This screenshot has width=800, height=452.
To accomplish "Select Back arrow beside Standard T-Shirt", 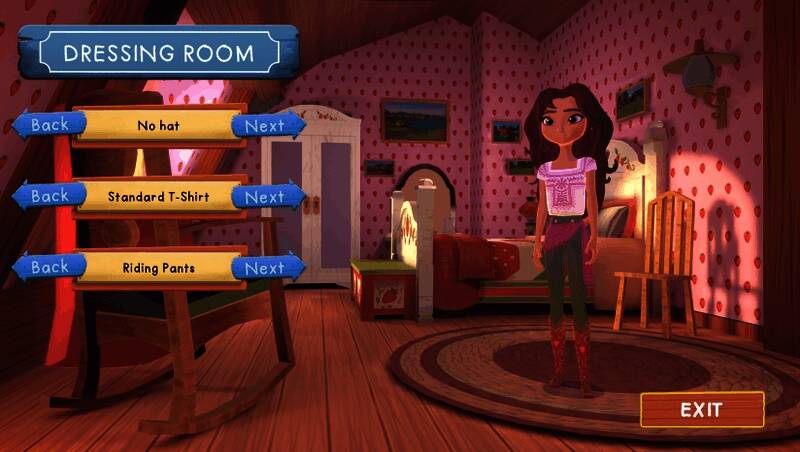I will 48,196.
